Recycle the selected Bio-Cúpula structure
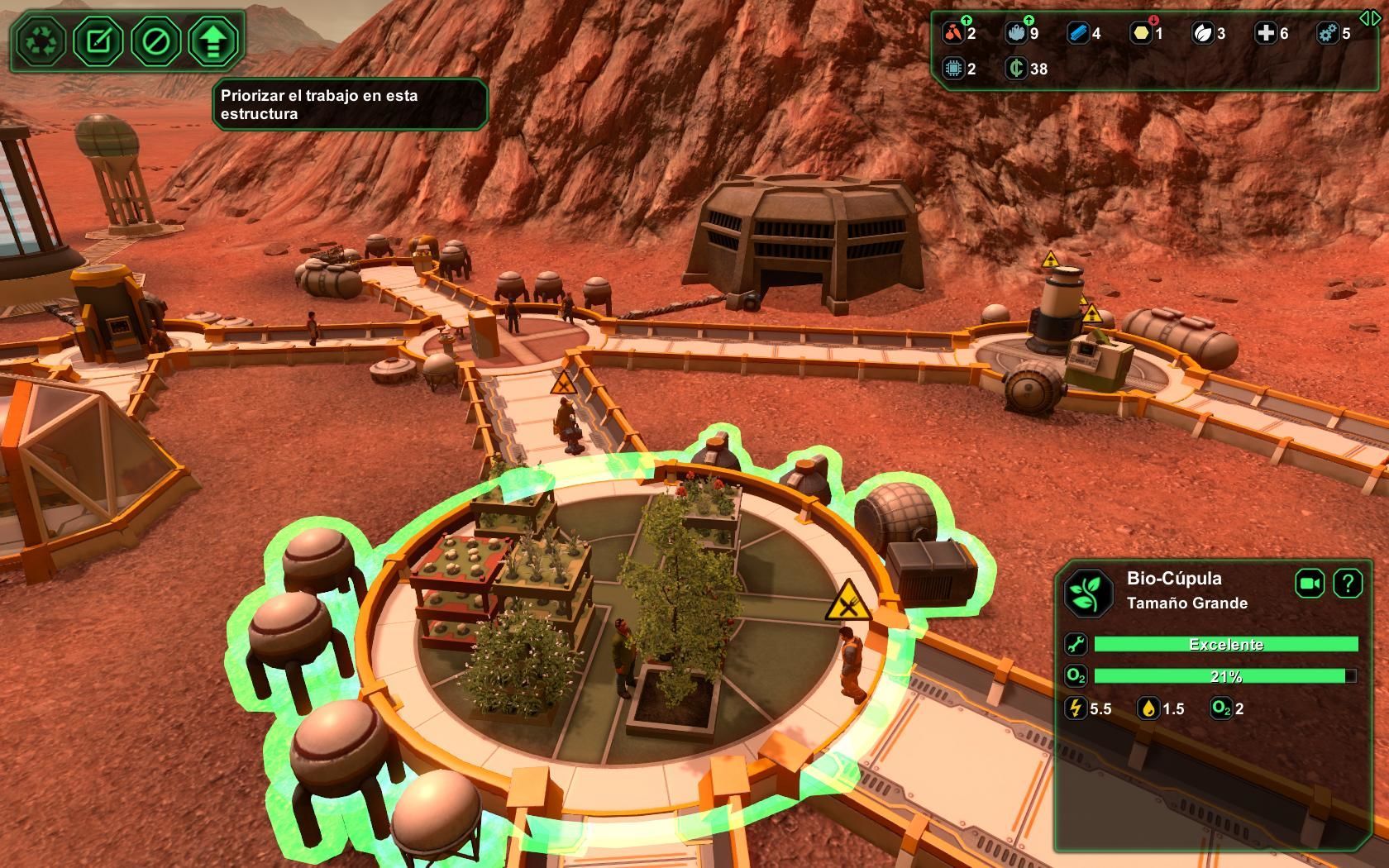1389x868 pixels. click(x=41, y=41)
